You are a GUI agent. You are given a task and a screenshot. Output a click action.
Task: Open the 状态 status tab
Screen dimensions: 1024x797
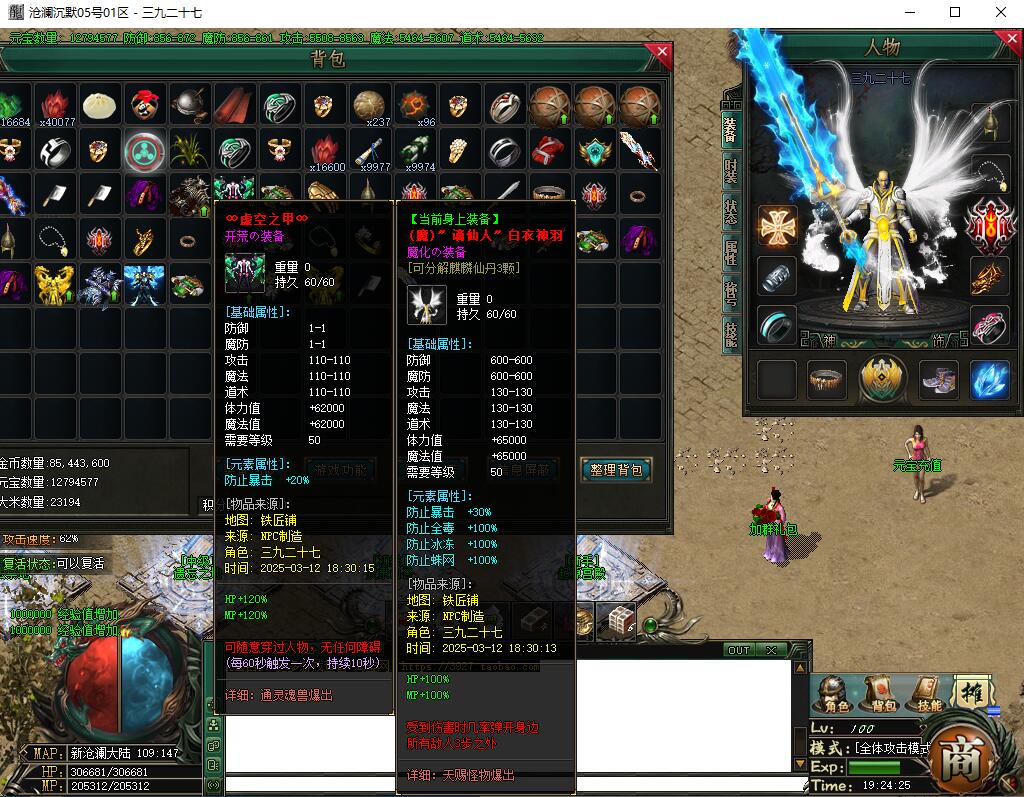tap(731, 211)
